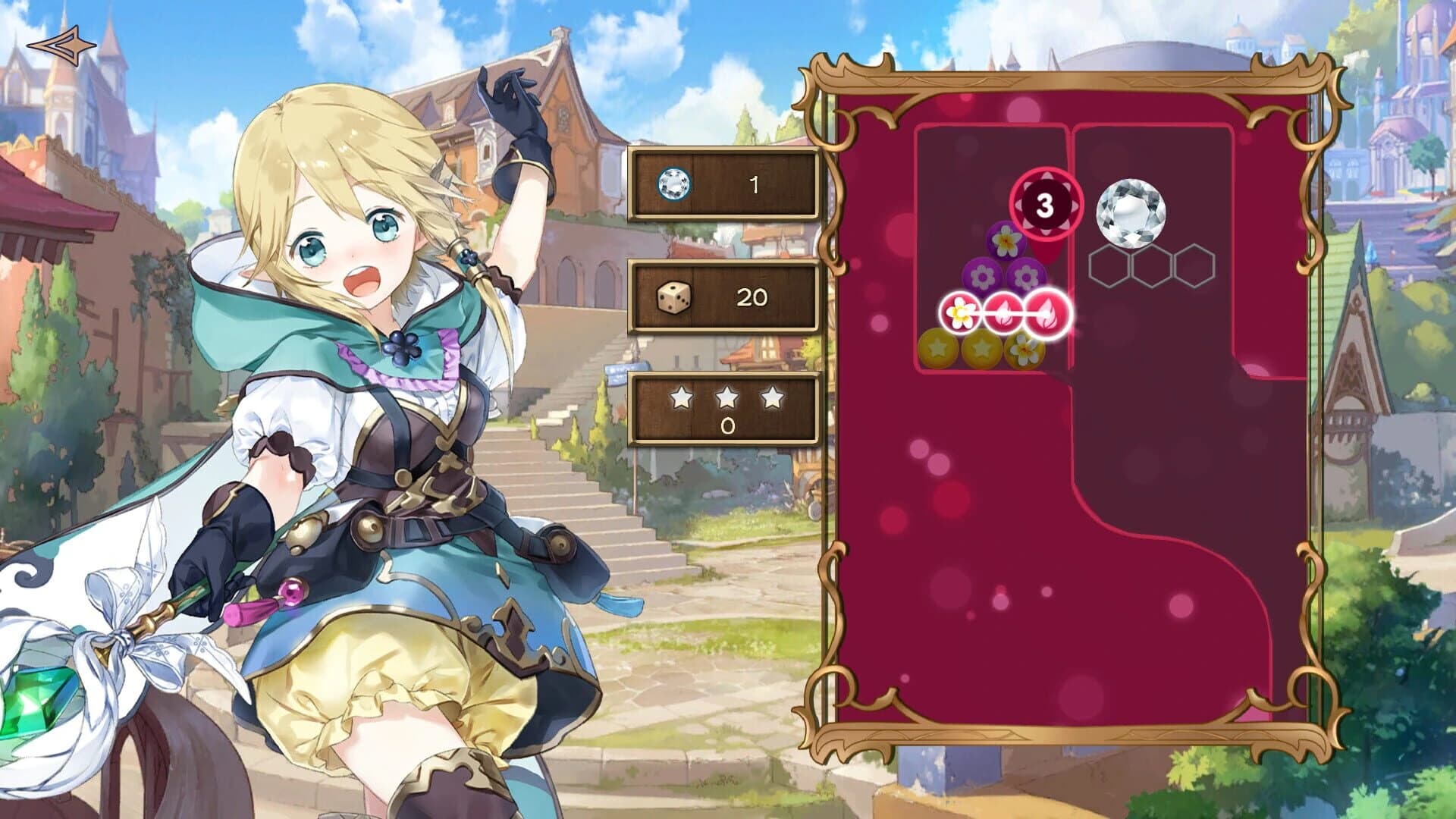Select the white flower orb atop the orb pile
The height and width of the screenshot is (819, 1456).
(x=1006, y=241)
